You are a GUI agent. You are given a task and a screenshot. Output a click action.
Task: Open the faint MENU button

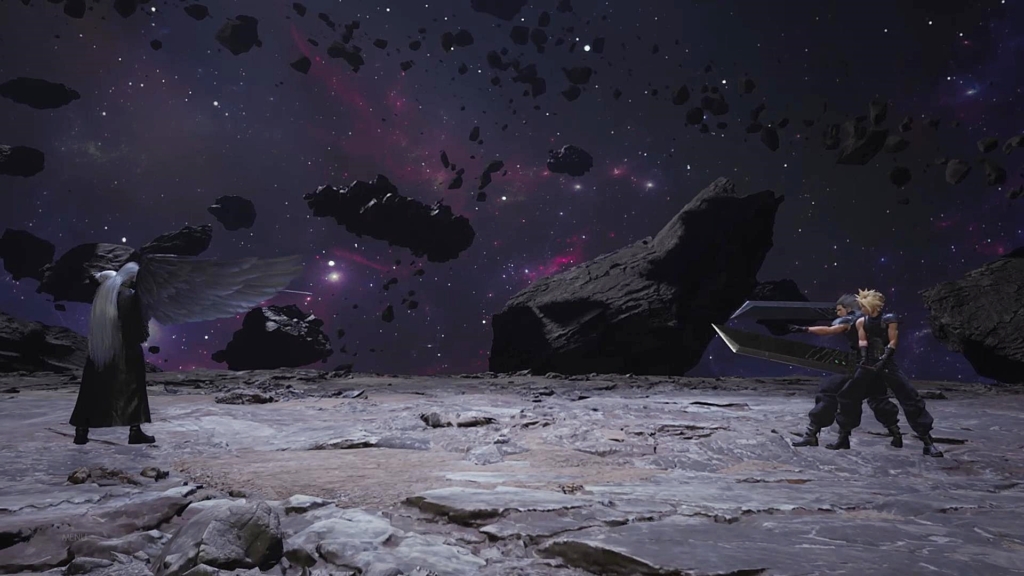point(74,537)
